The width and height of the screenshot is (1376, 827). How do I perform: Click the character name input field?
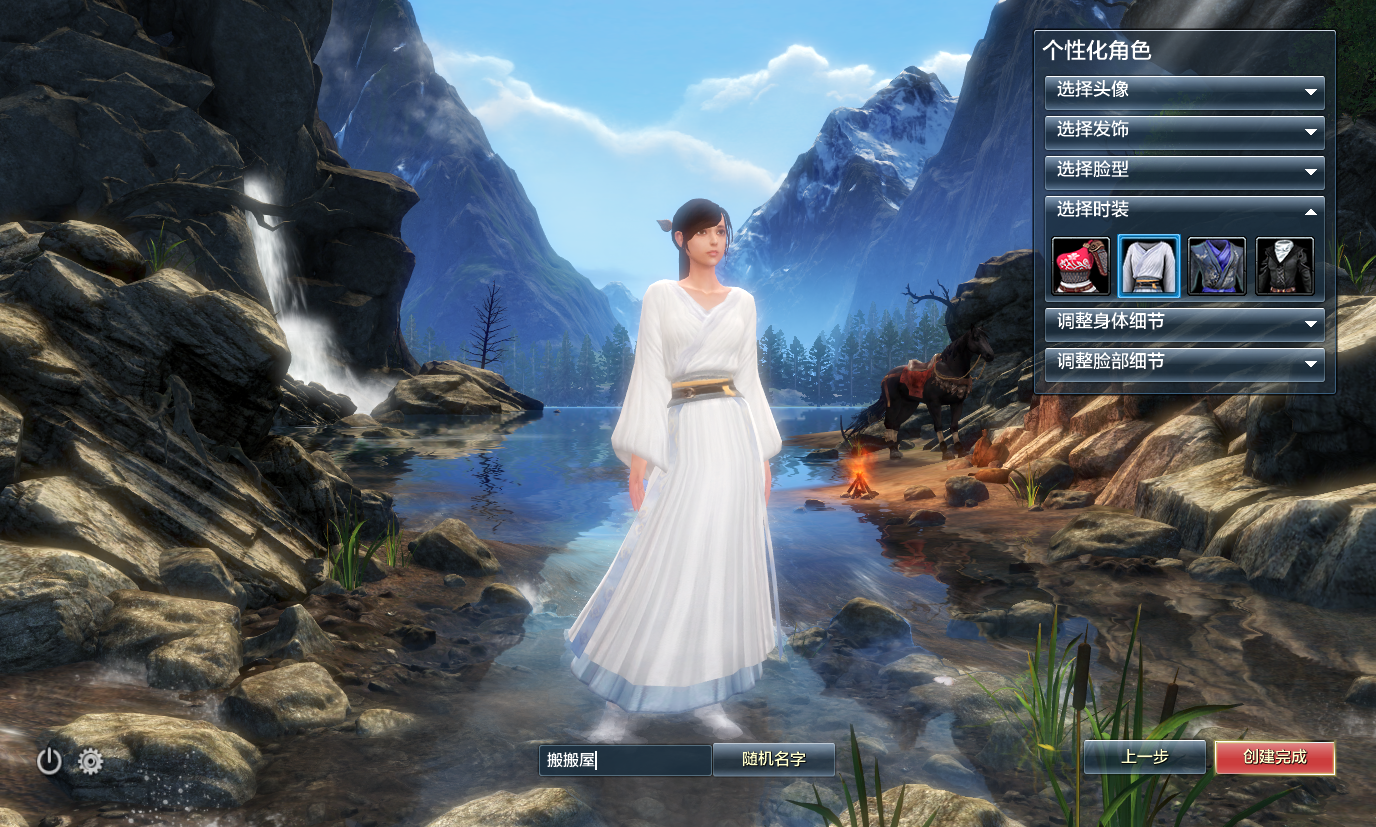click(625, 760)
